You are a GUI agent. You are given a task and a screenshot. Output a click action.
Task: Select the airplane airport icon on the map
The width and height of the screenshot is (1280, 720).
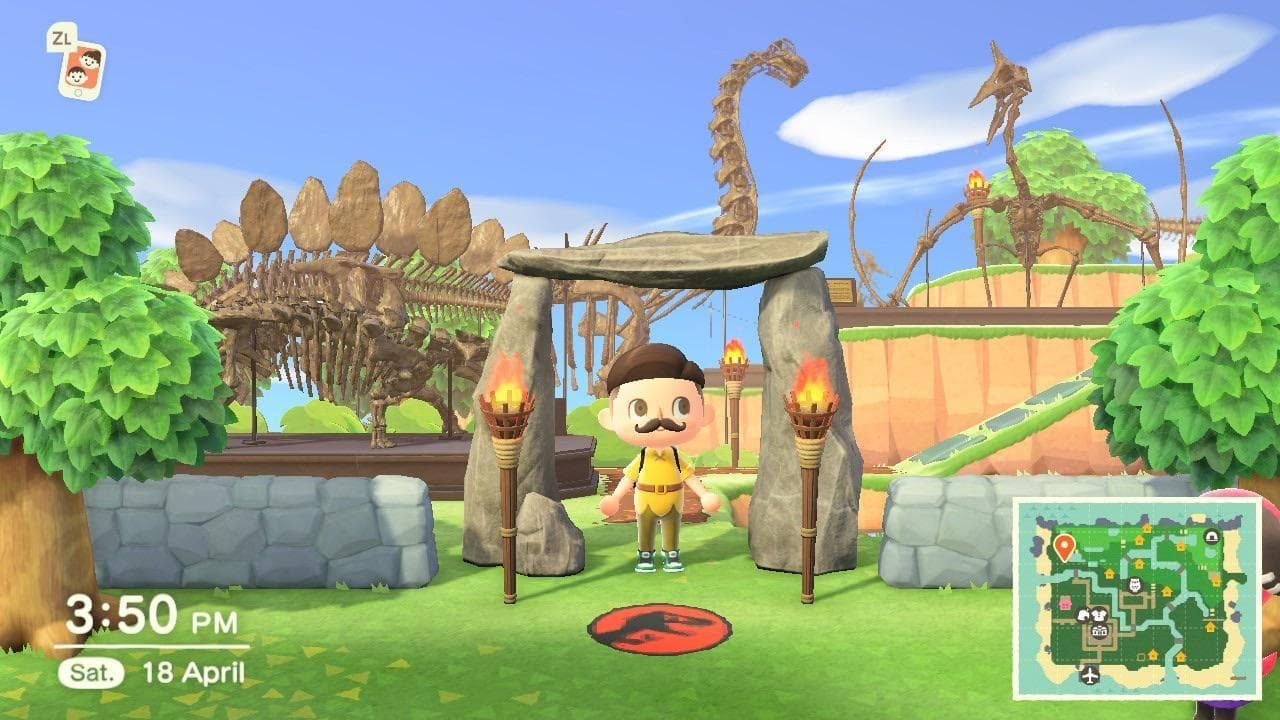(x=1089, y=675)
